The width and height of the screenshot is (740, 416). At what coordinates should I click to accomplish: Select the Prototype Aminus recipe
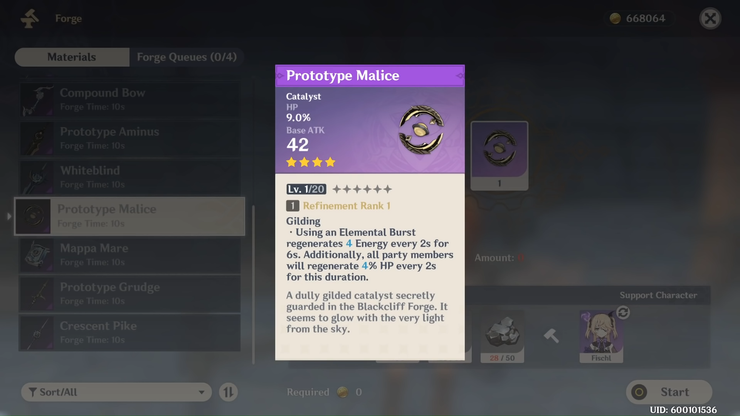tap(129, 138)
